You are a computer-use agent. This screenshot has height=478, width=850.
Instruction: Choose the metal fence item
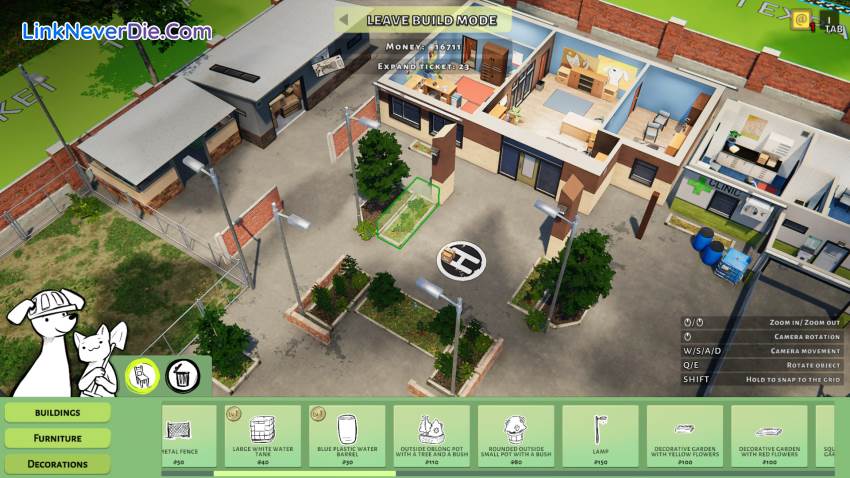point(190,436)
